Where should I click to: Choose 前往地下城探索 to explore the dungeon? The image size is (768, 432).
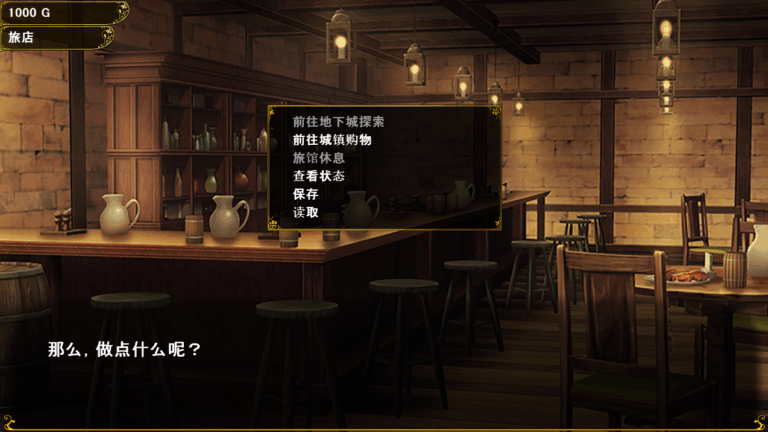coord(338,122)
